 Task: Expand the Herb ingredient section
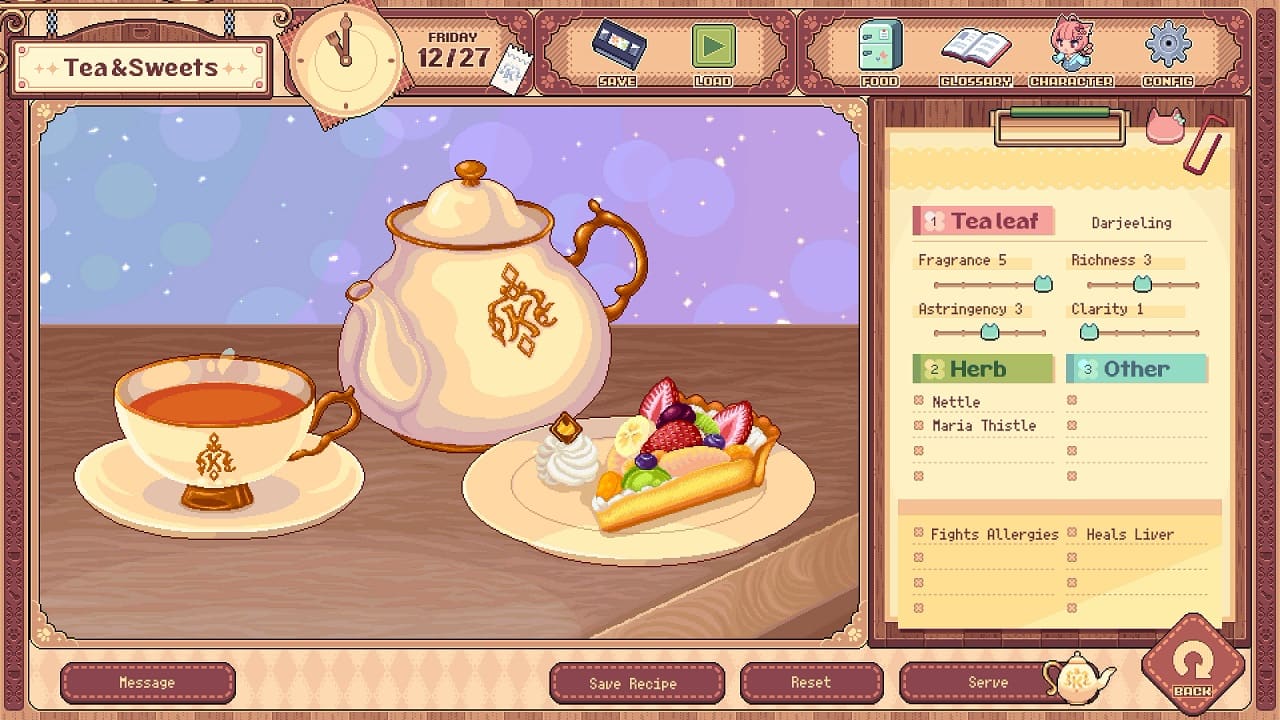(983, 369)
